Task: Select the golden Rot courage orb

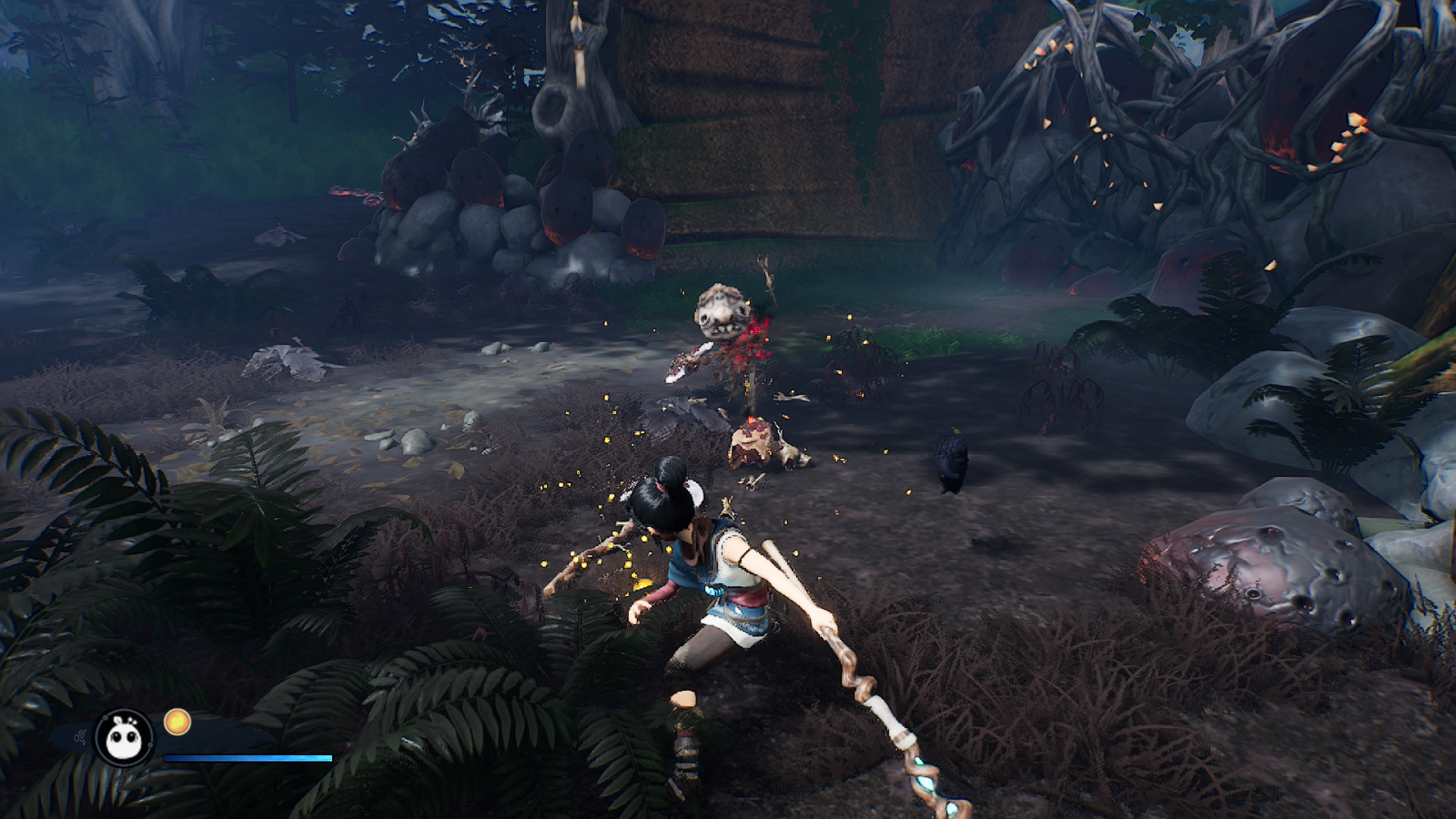Action: [x=177, y=722]
